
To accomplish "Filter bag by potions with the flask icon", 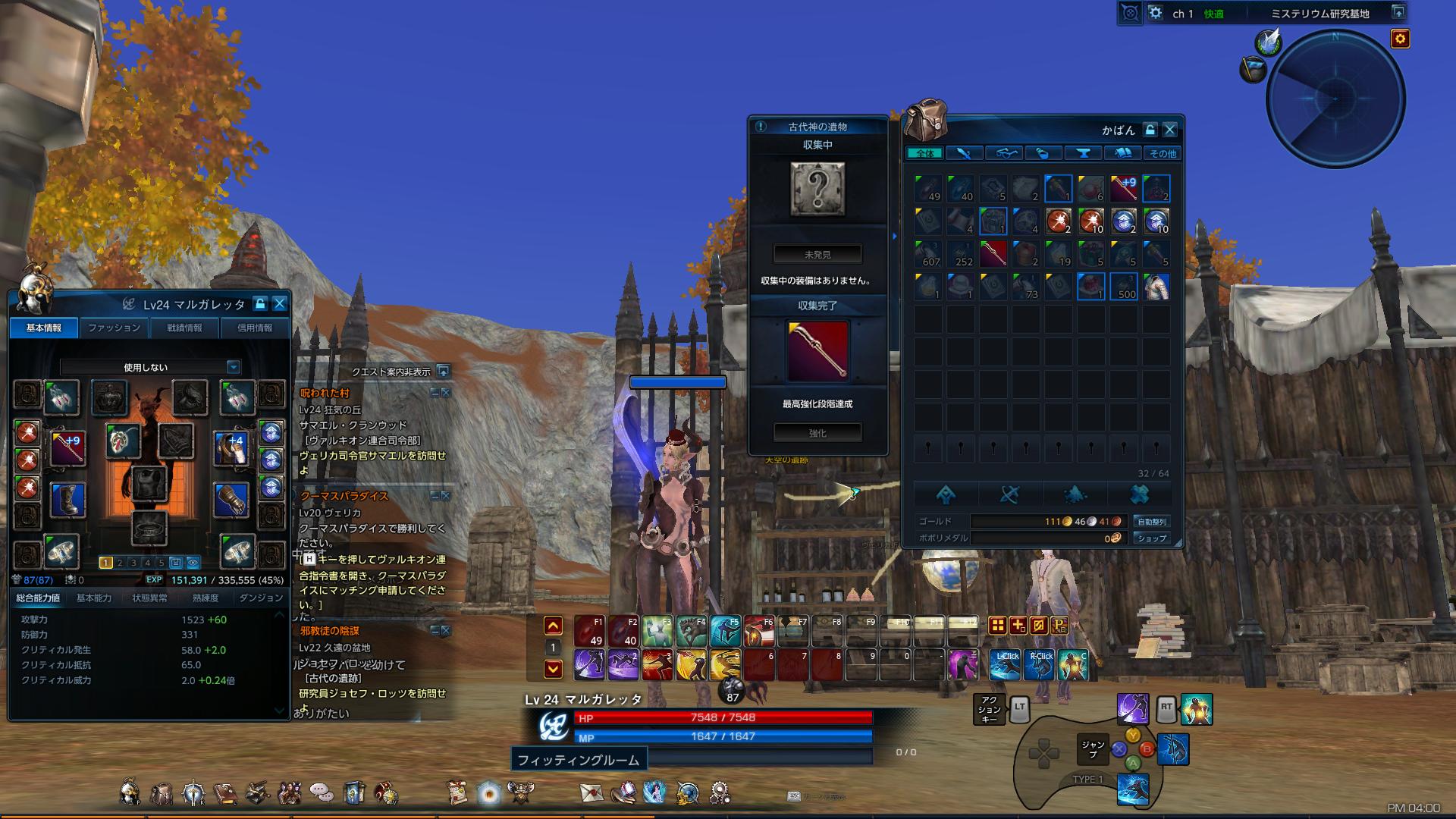I will (1043, 153).
